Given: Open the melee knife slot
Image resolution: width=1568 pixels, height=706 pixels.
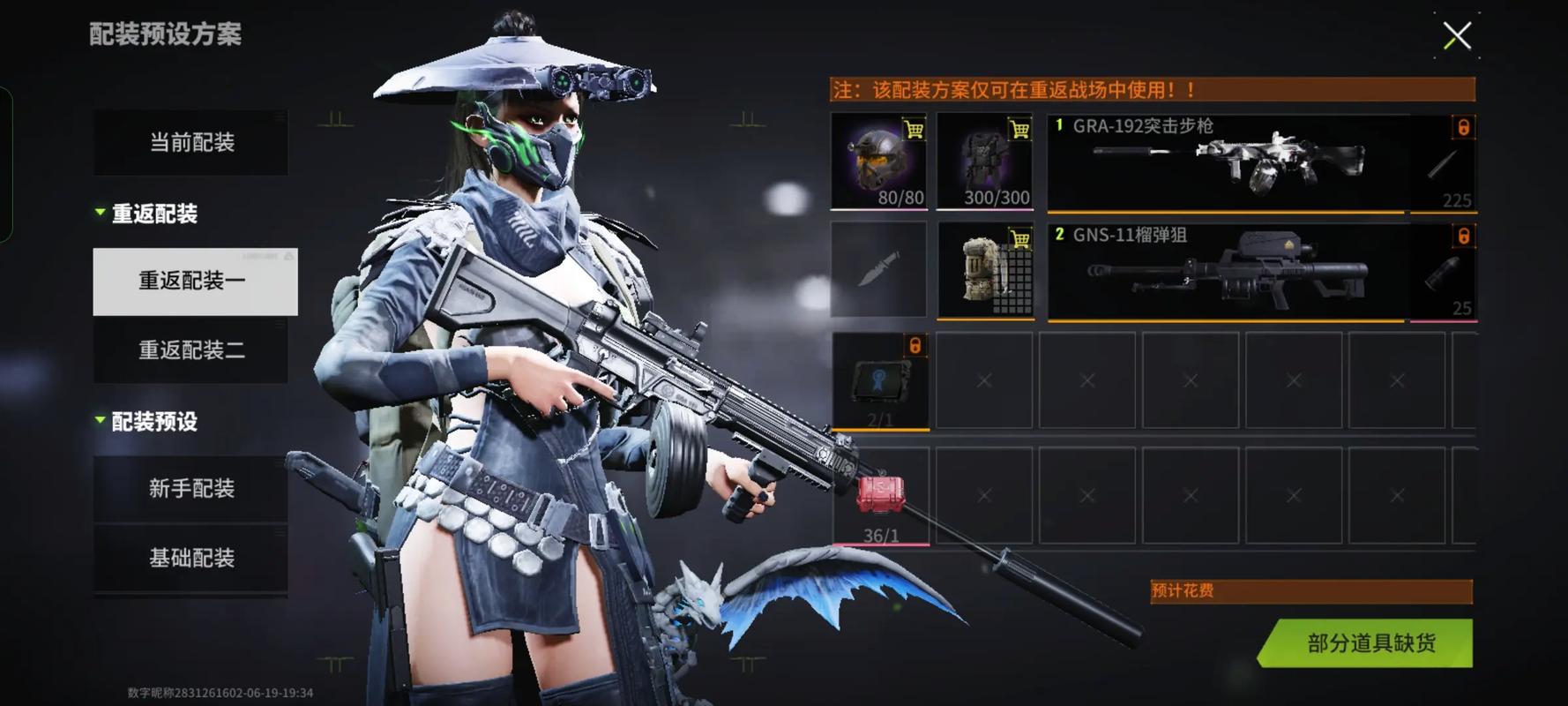Looking at the screenshot, I should (878, 269).
